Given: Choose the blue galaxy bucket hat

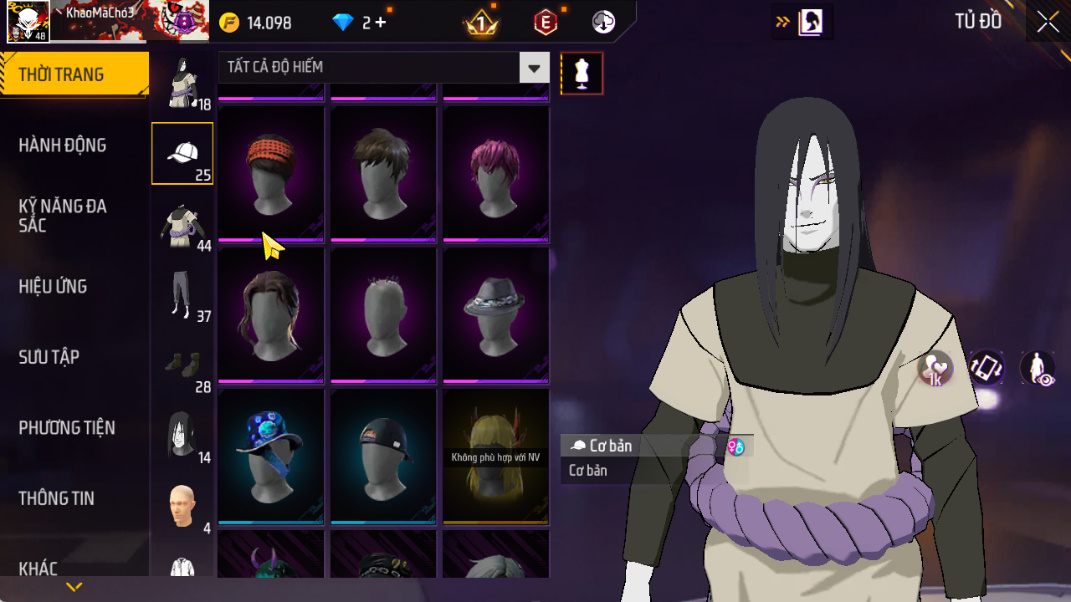Looking at the screenshot, I should tap(271, 454).
